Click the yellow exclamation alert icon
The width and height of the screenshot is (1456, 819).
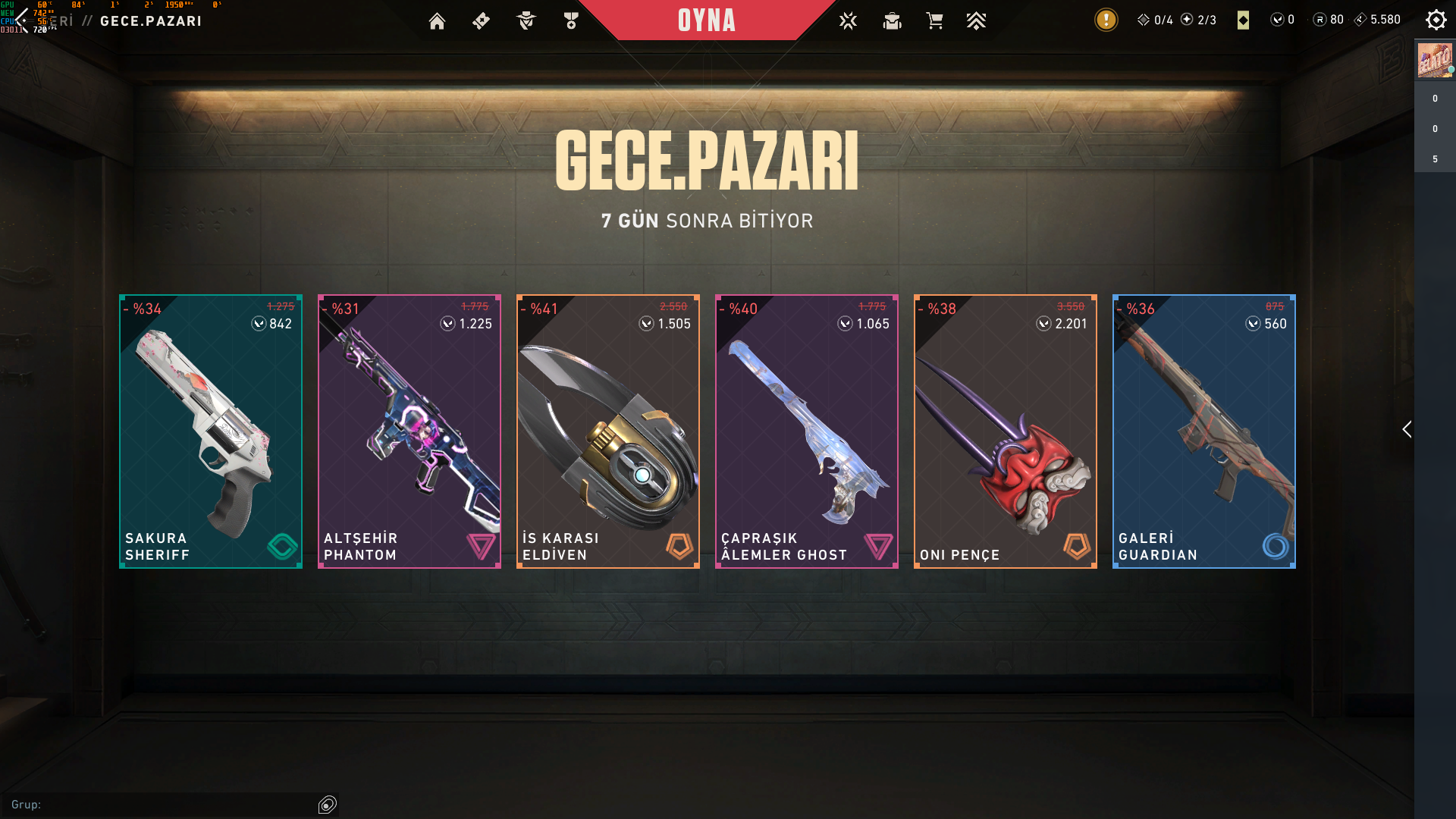1106,20
